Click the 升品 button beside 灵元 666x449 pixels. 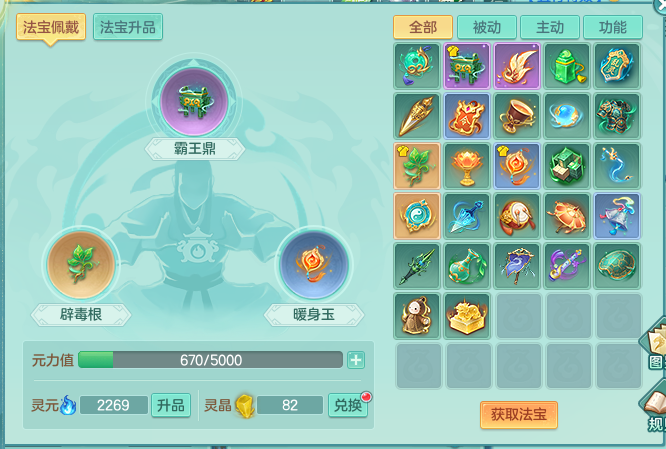pos(170,405)
